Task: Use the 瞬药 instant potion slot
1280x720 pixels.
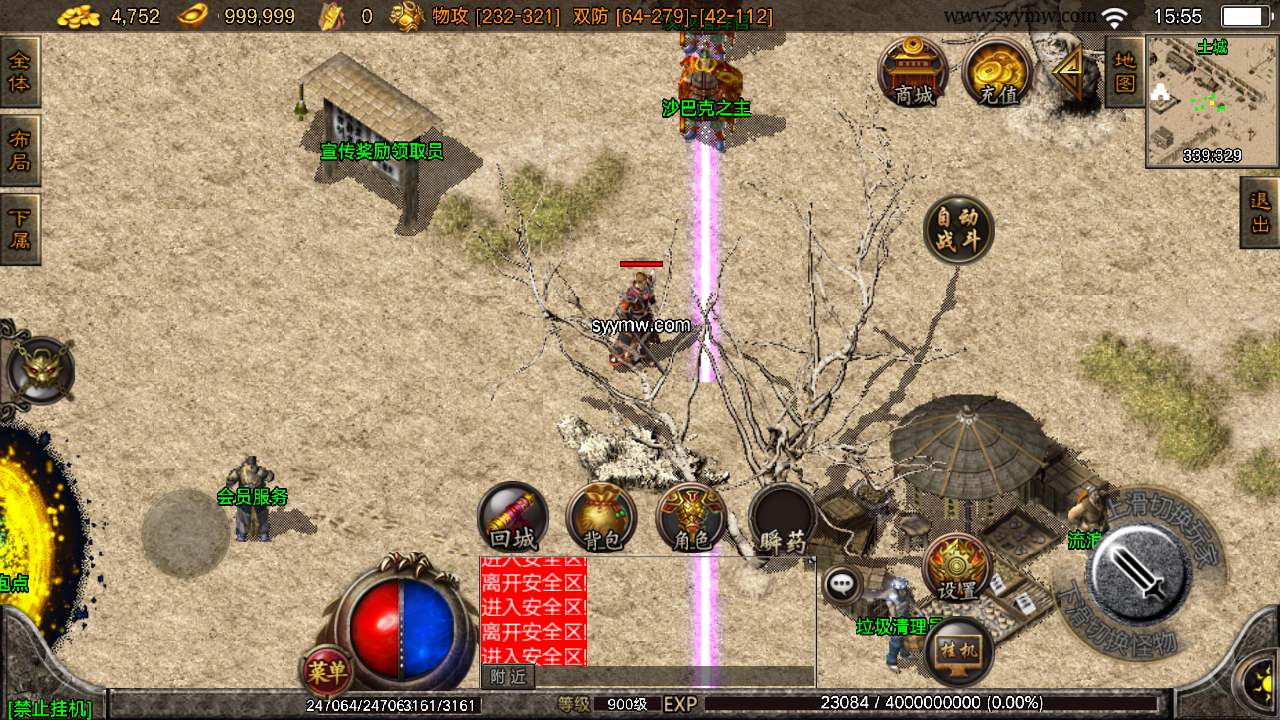Action: (x=782, y=517)
